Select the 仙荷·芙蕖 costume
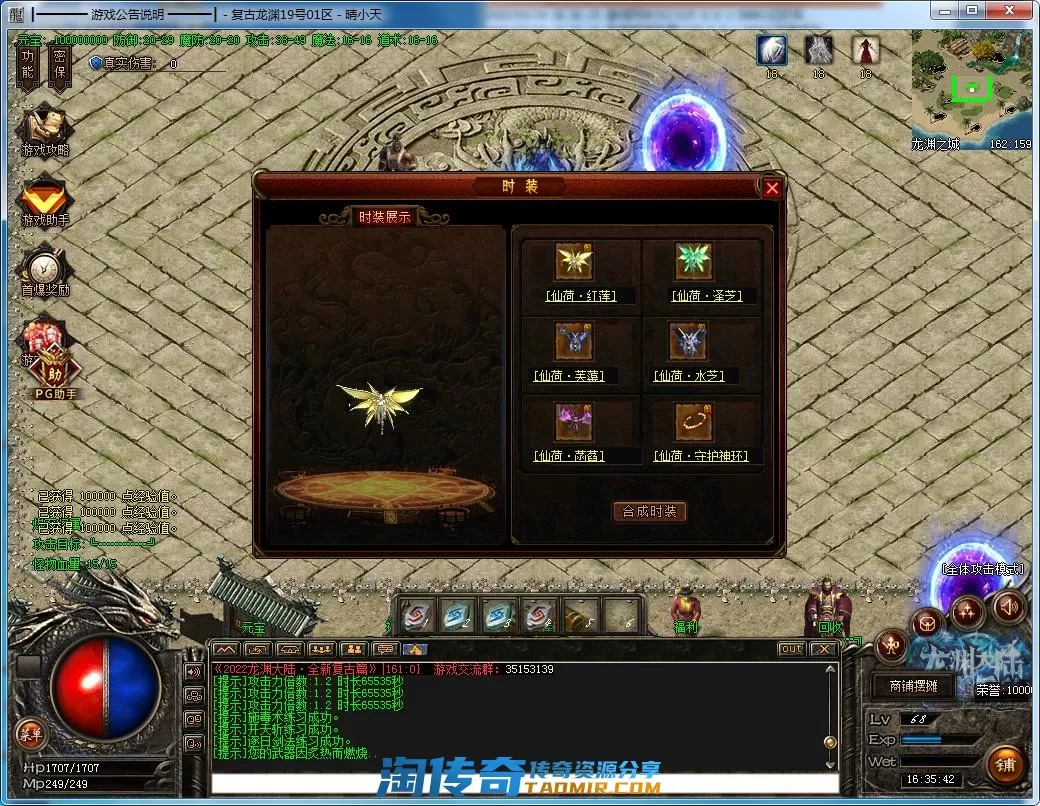1040x806 pixels. [x=574, y=342]
